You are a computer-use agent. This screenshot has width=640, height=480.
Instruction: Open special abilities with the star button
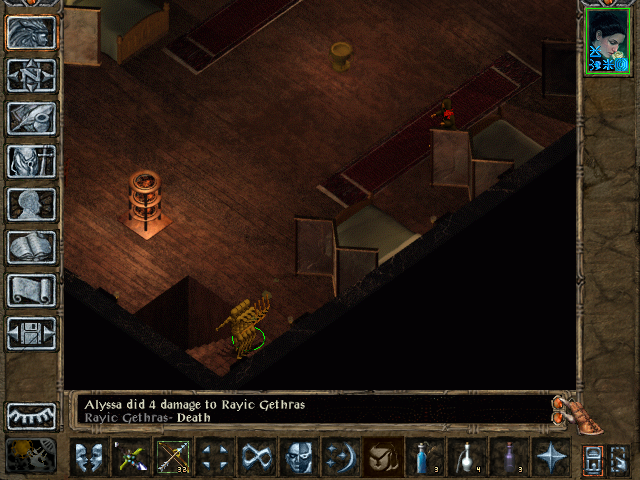[550, 457]
